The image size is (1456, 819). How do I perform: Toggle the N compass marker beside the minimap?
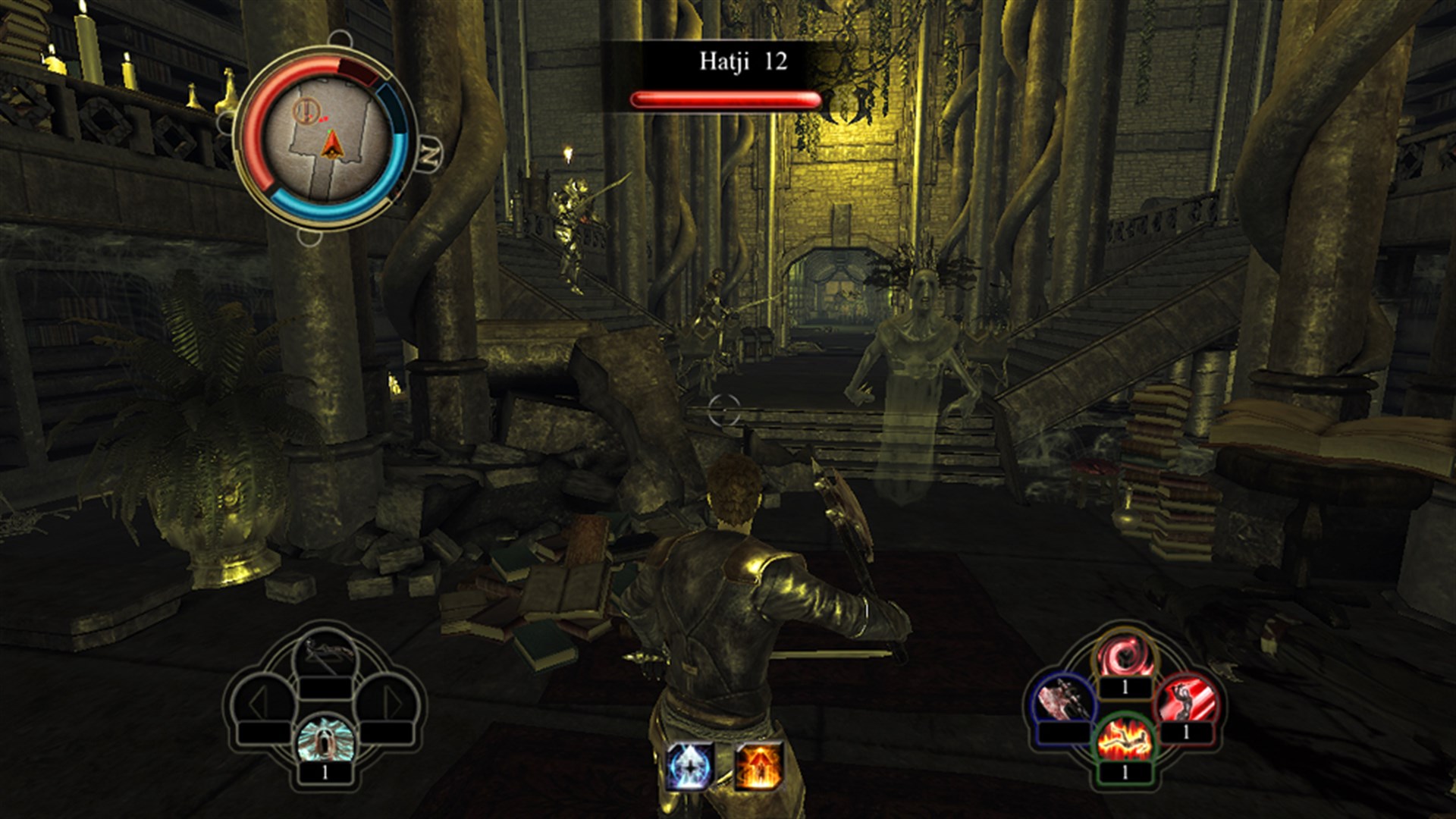(x=428, y=149)
